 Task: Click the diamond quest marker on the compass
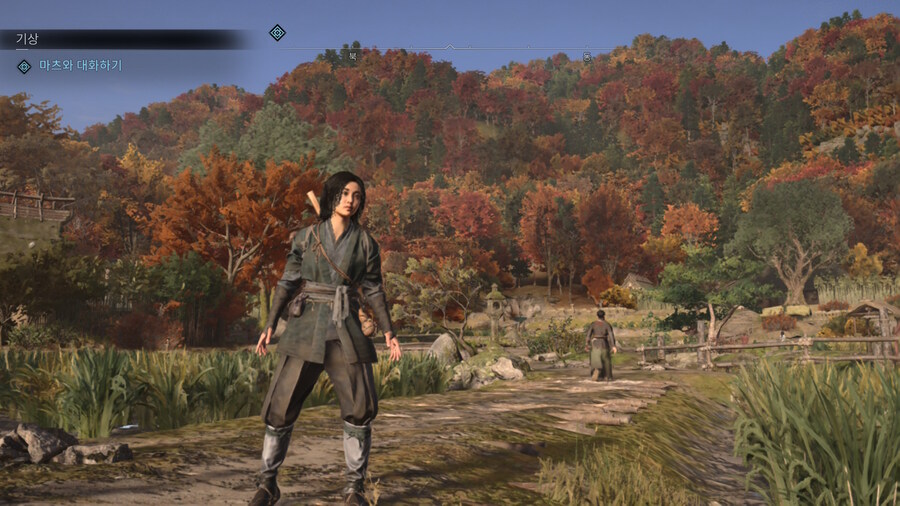click(277, 33)
